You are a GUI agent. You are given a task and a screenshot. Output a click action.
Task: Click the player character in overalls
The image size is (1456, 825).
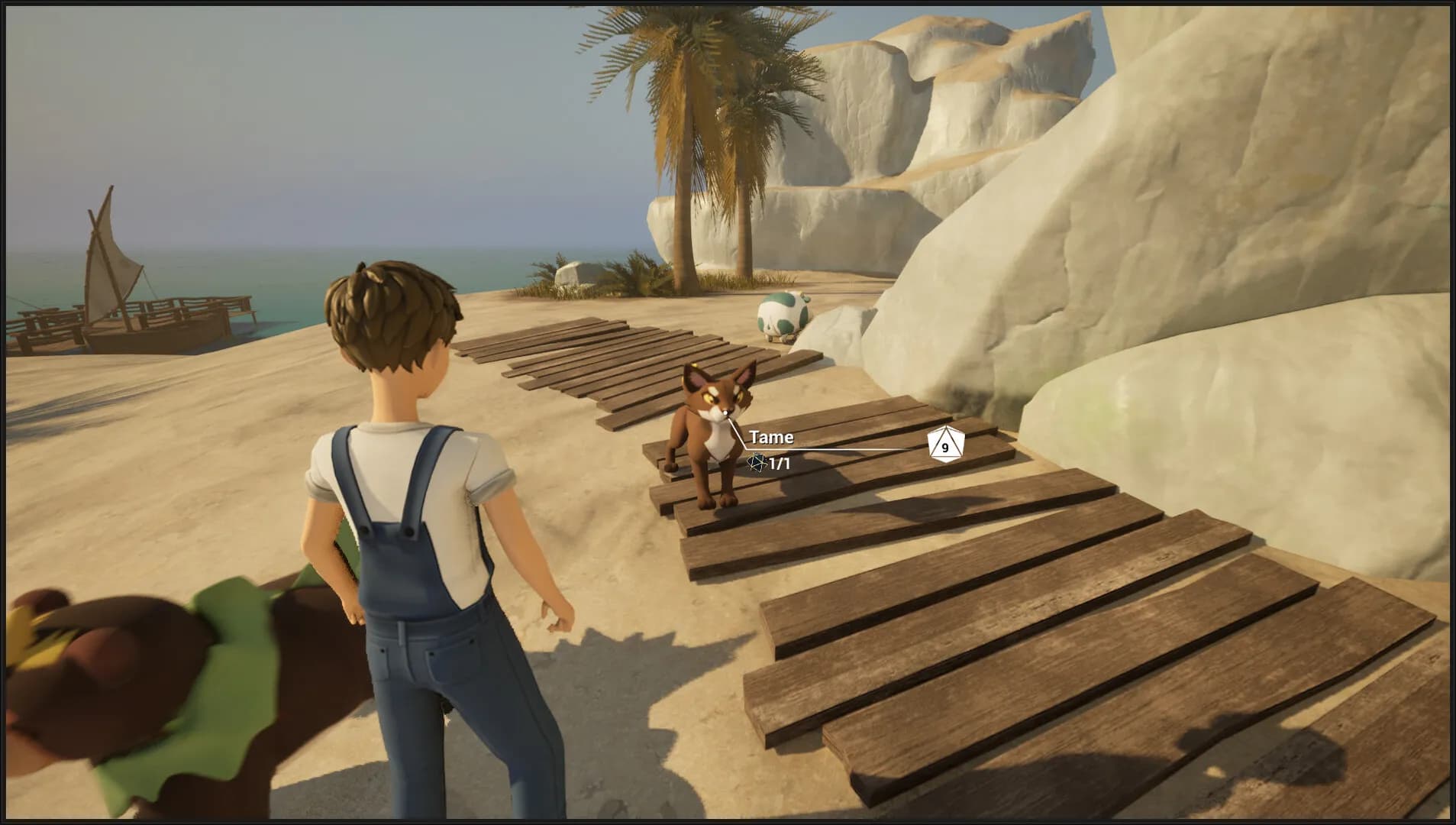tap(428, 497)
